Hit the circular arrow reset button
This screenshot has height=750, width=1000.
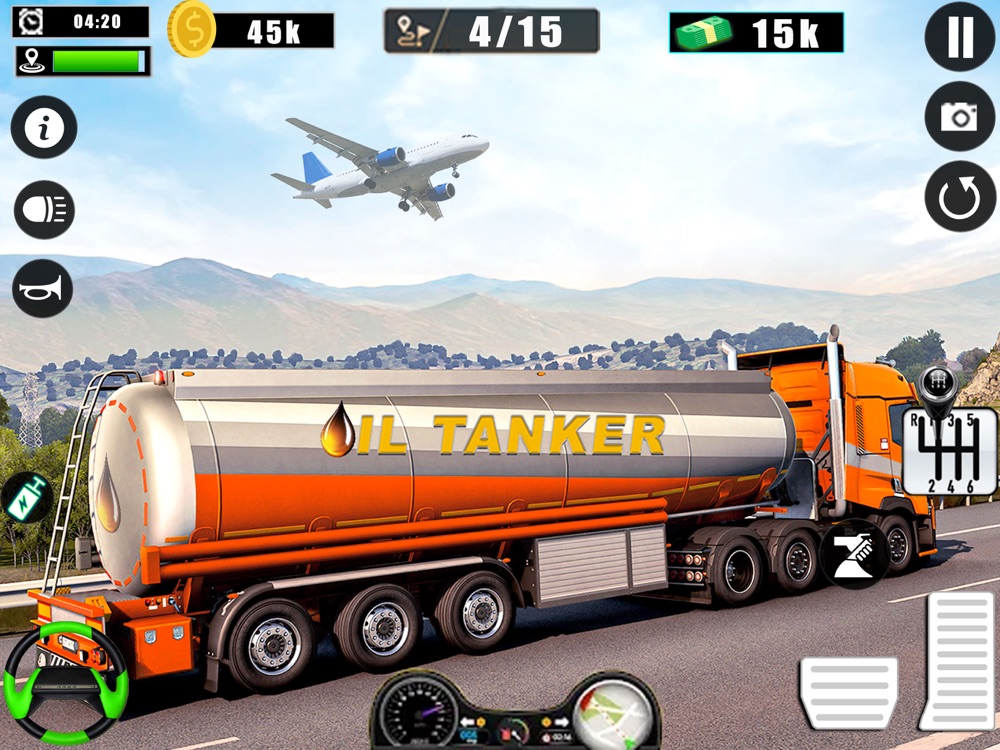click(x=959, y=197)
